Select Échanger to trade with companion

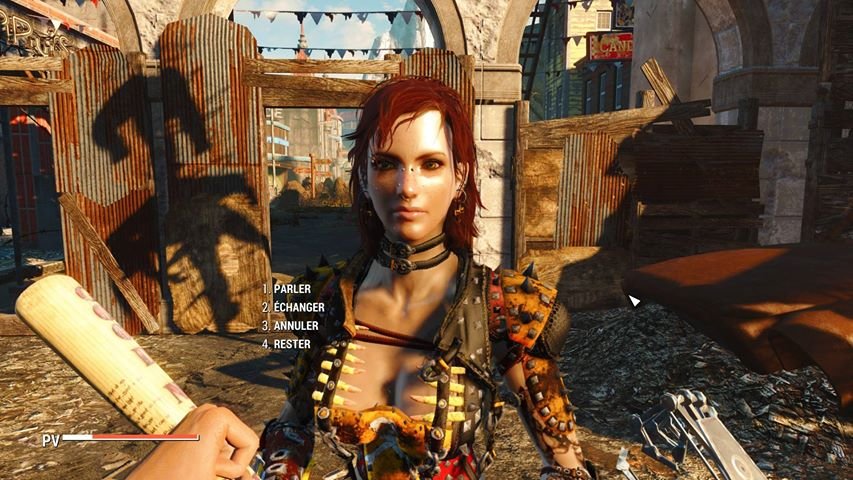(x=298, y=307)
